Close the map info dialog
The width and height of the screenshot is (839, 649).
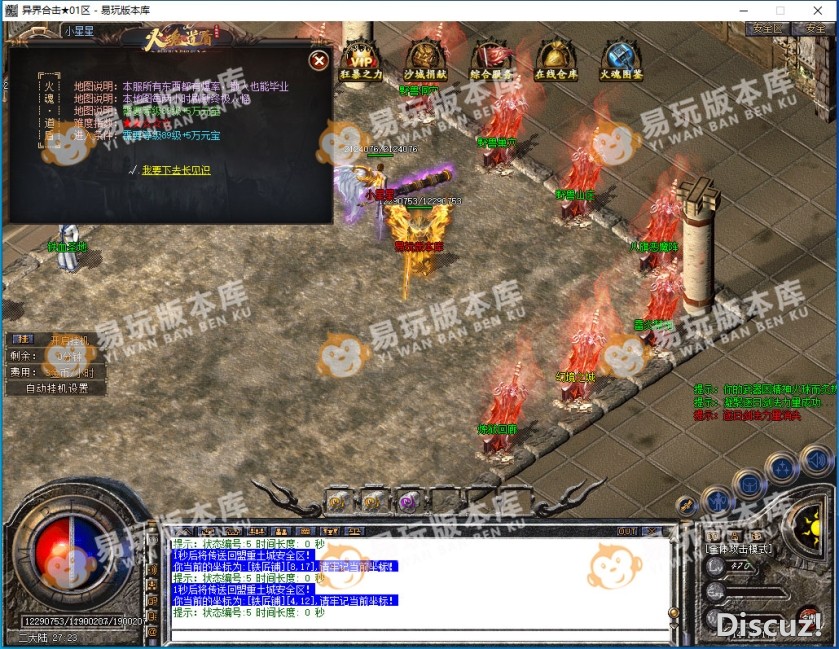(319, 60)
